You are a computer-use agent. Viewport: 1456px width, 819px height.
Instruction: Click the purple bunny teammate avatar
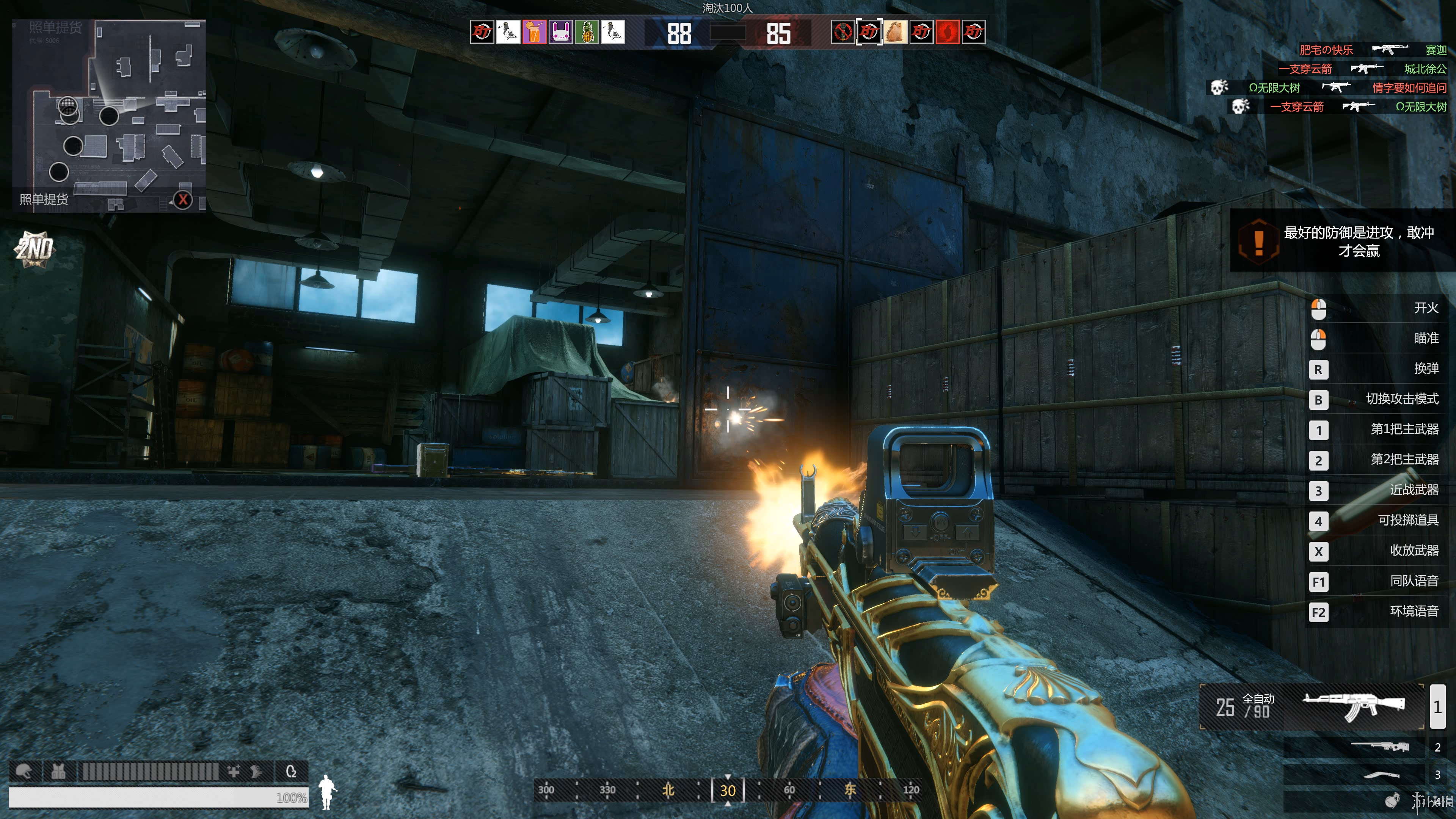coord(560,32)
